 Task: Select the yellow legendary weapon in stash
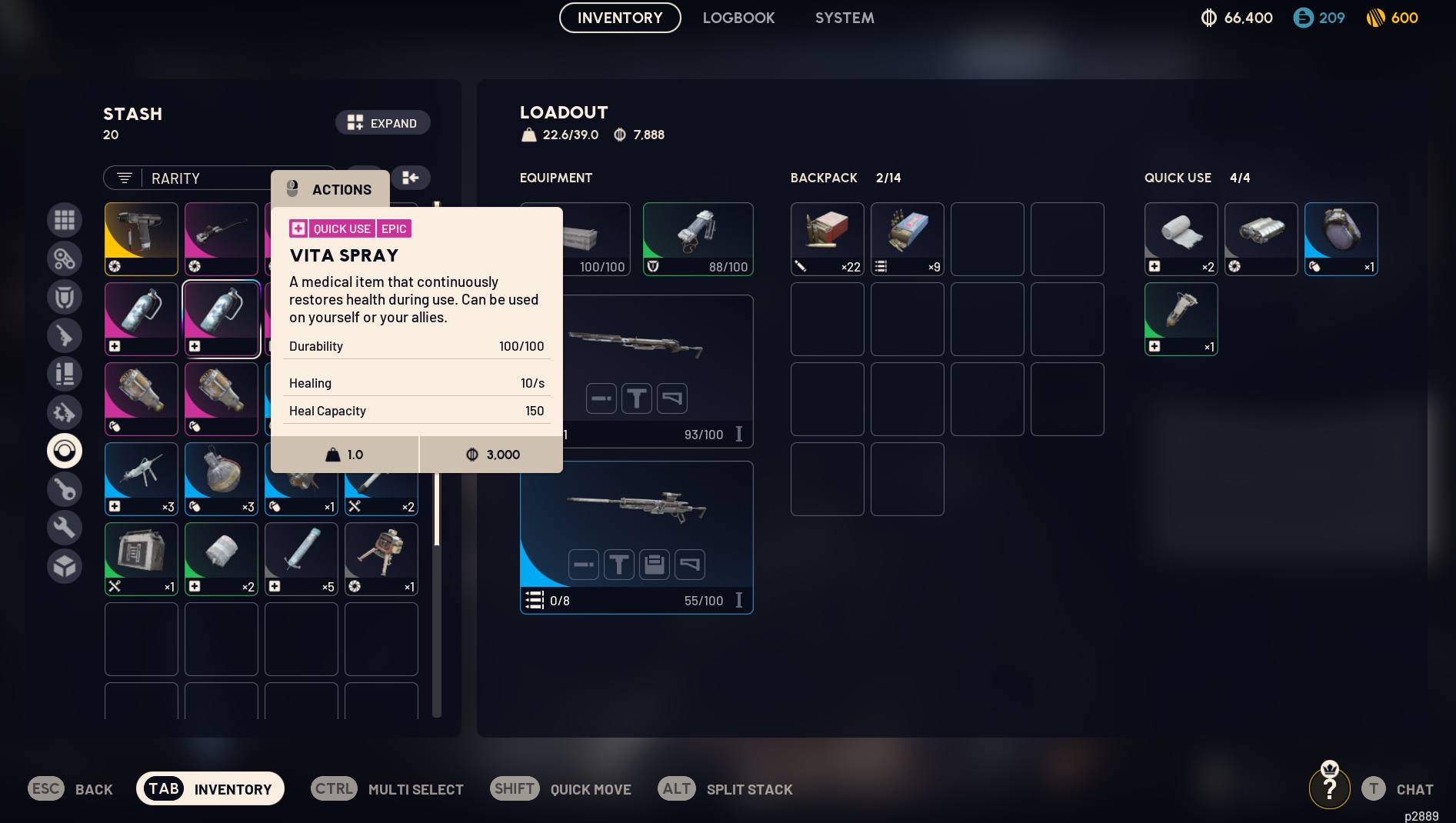[x=141, y=238]
